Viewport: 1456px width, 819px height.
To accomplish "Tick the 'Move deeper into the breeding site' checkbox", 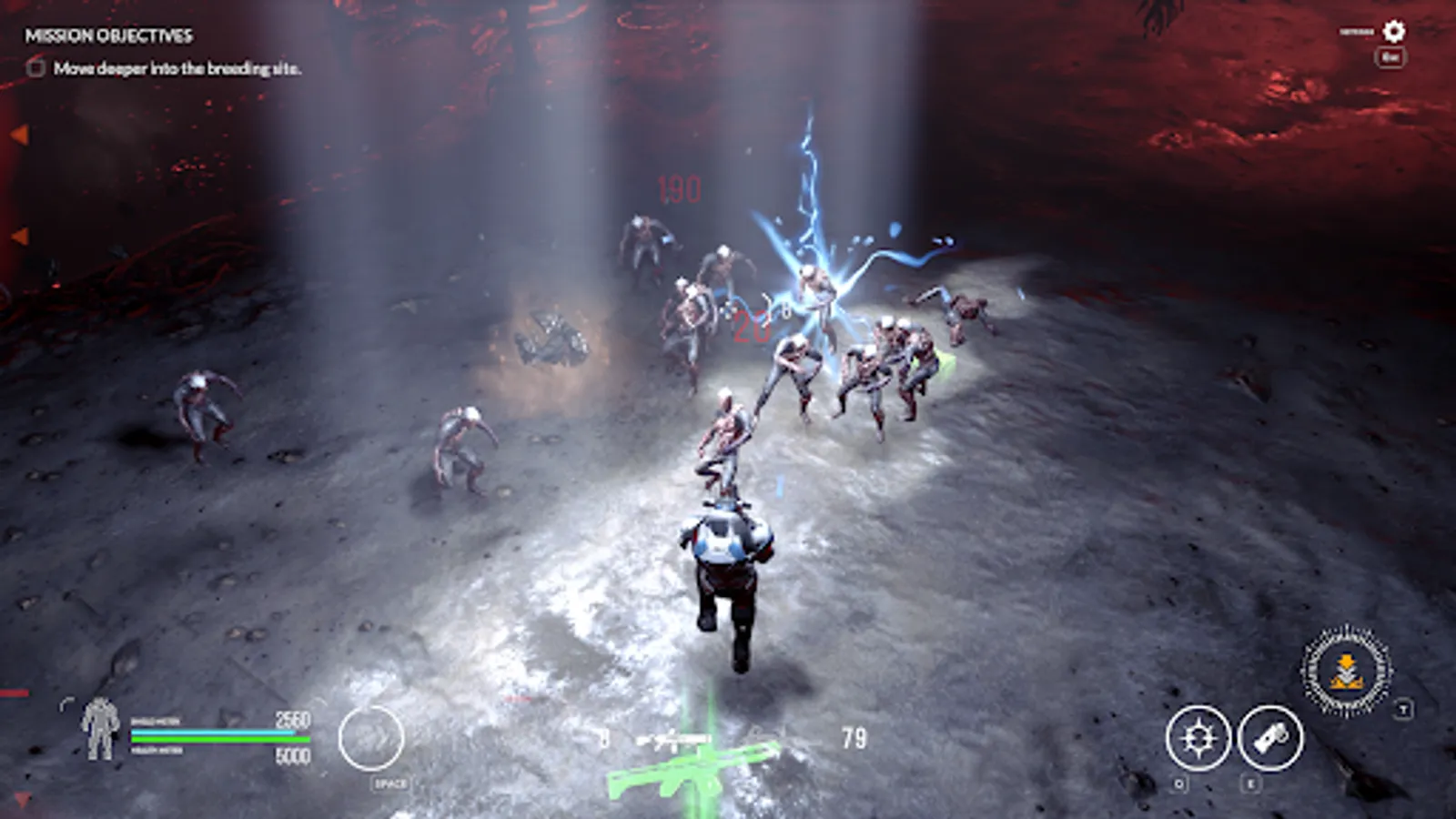I will tap(34, 67).
